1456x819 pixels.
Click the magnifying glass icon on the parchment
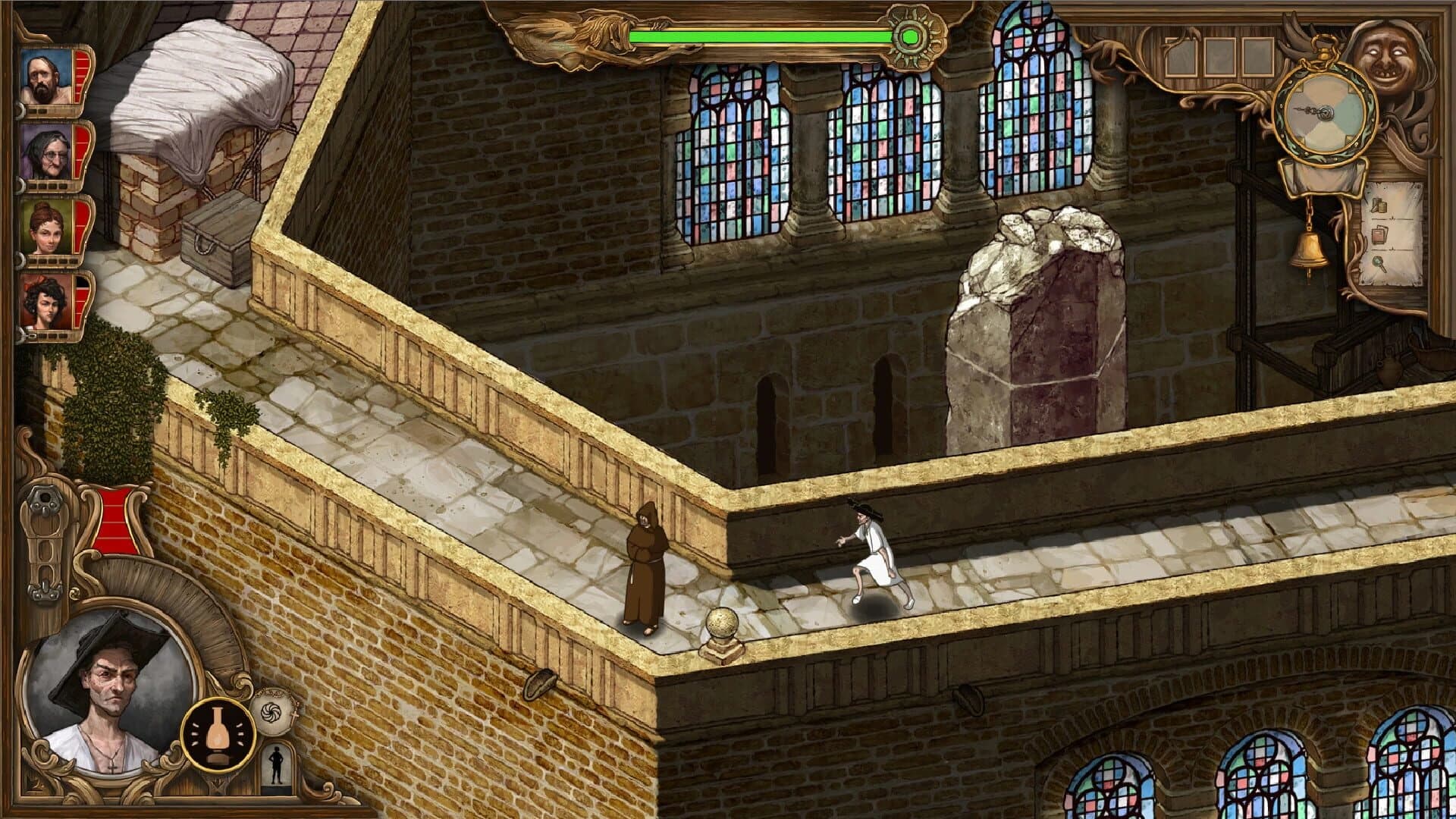pyautogui.click(x=1379, y=265)
